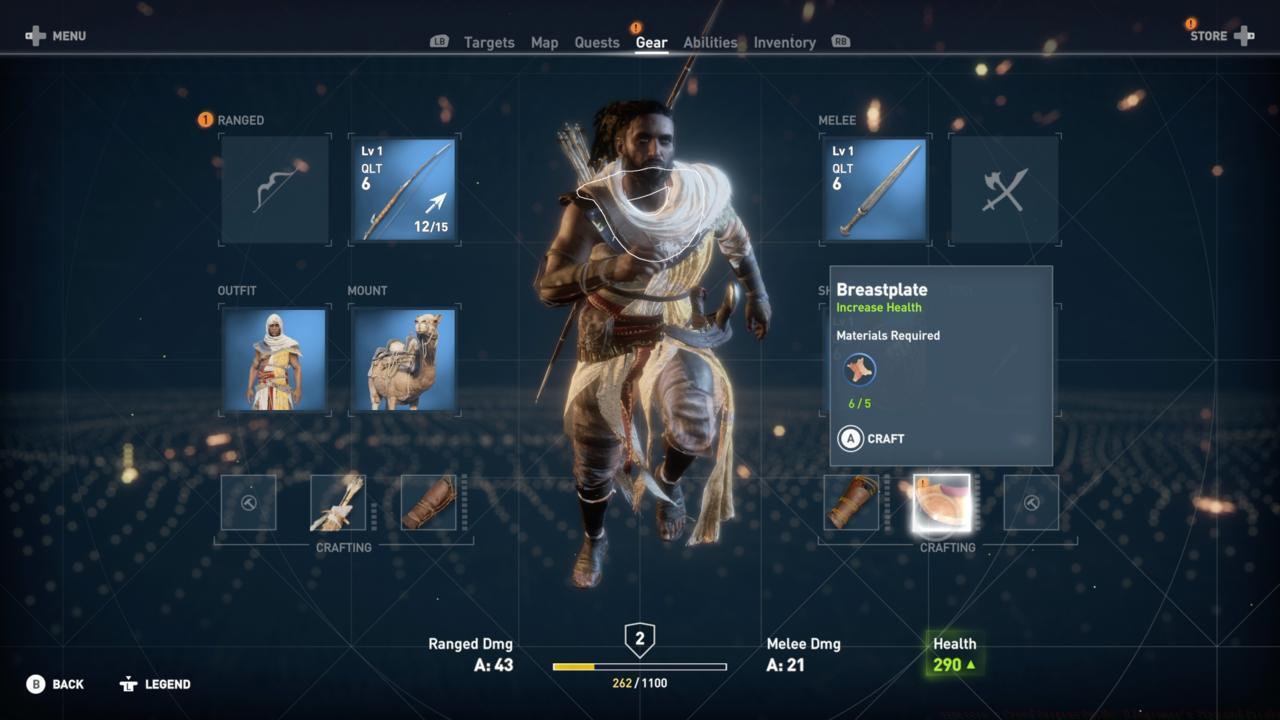Screen dimensions: 1280x720
Task: Click the pelt material icon in Breastplate tooltip
Action: (858, 369)
